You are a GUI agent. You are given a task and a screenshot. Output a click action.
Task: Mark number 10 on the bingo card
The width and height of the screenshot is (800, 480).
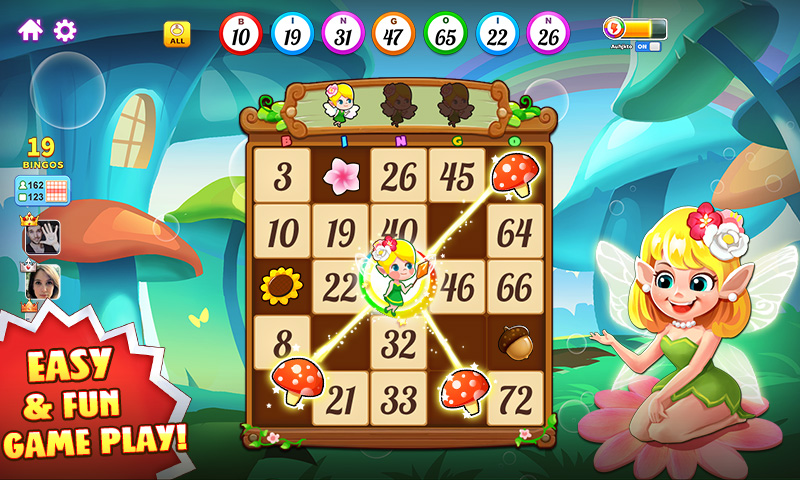[x=282, y=232]
